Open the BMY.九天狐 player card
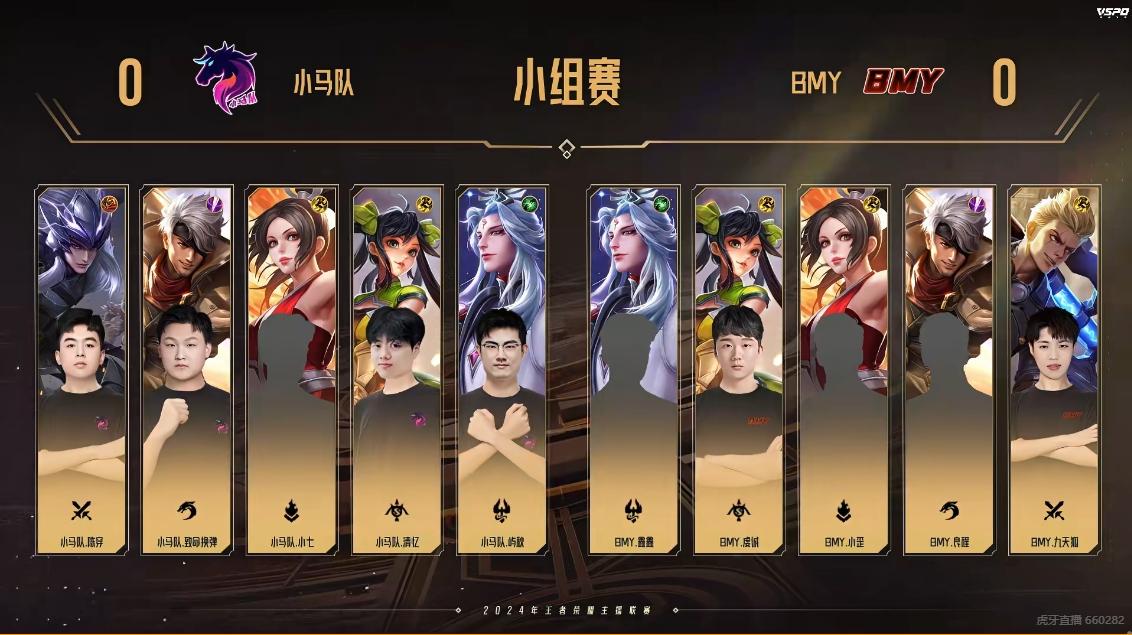Image resolution: width=1132 pixels, height=635 pixels. (1054, 370)
